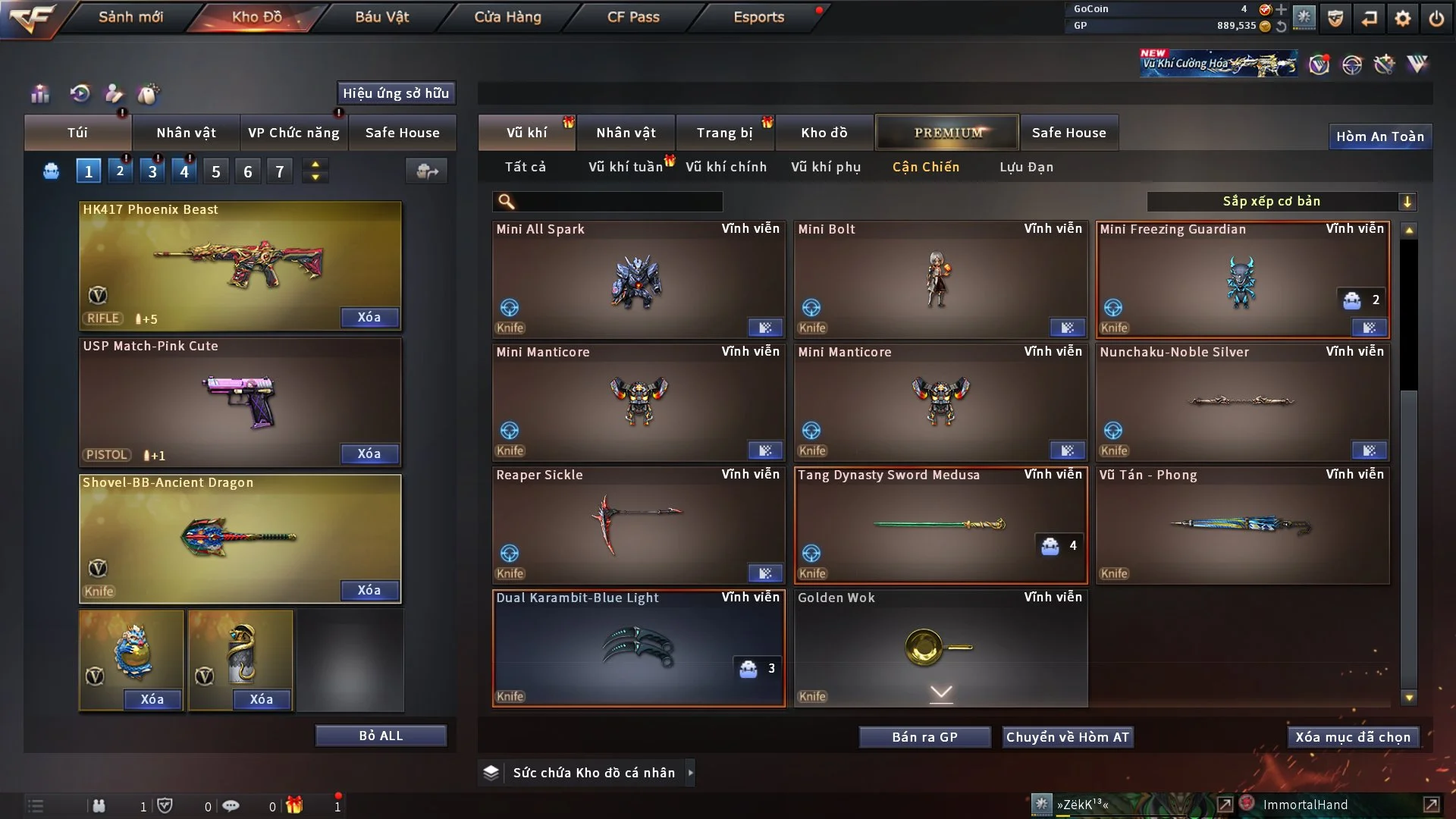Open the Sắp xếp cơ bản sort dropdown
The height and width of the screenshot is (819, 1456).
[x=1281, y=201]
